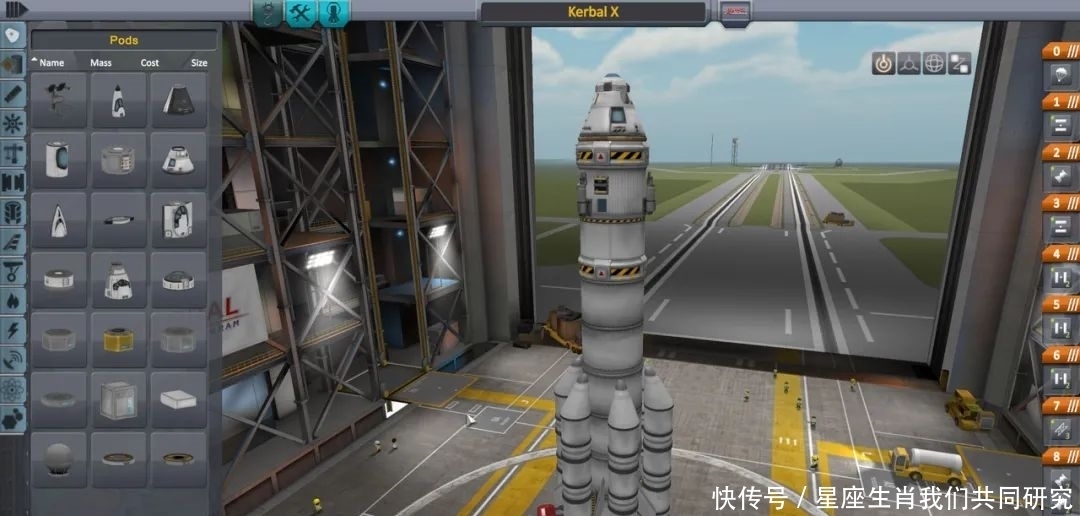The image size is (1080, 516).
Task: Click the flag button beside vessel name
Action: (735, 12)
